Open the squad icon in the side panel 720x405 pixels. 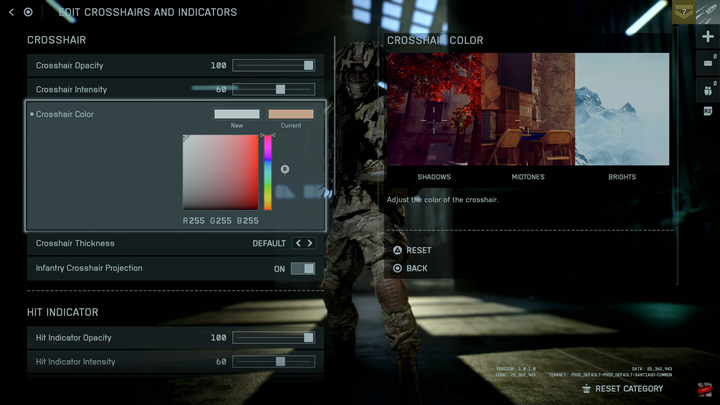pos(708,88)
